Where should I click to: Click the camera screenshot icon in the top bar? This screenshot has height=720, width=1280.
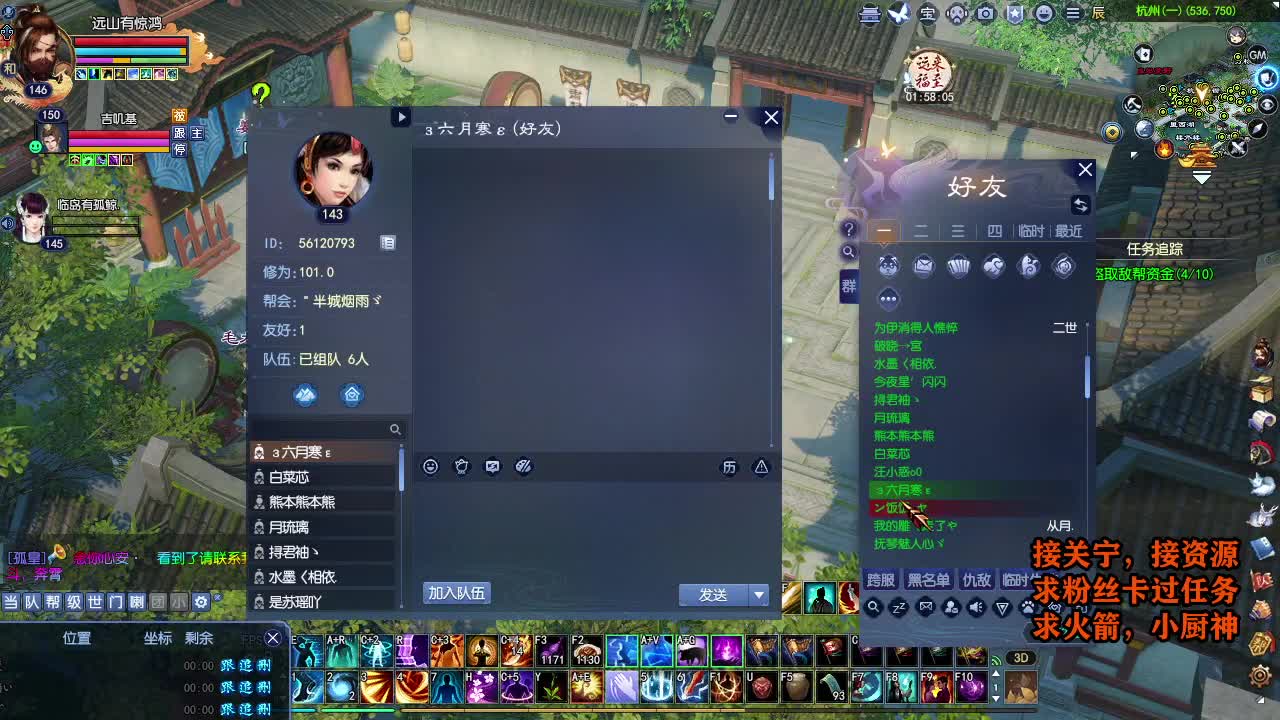click(x=988, y=12)
